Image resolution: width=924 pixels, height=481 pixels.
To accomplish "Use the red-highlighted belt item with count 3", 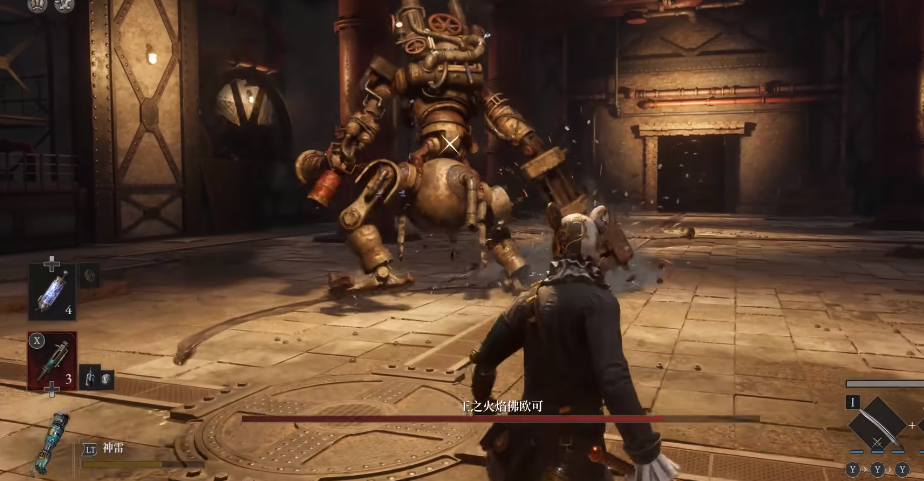I will point(51,361).
